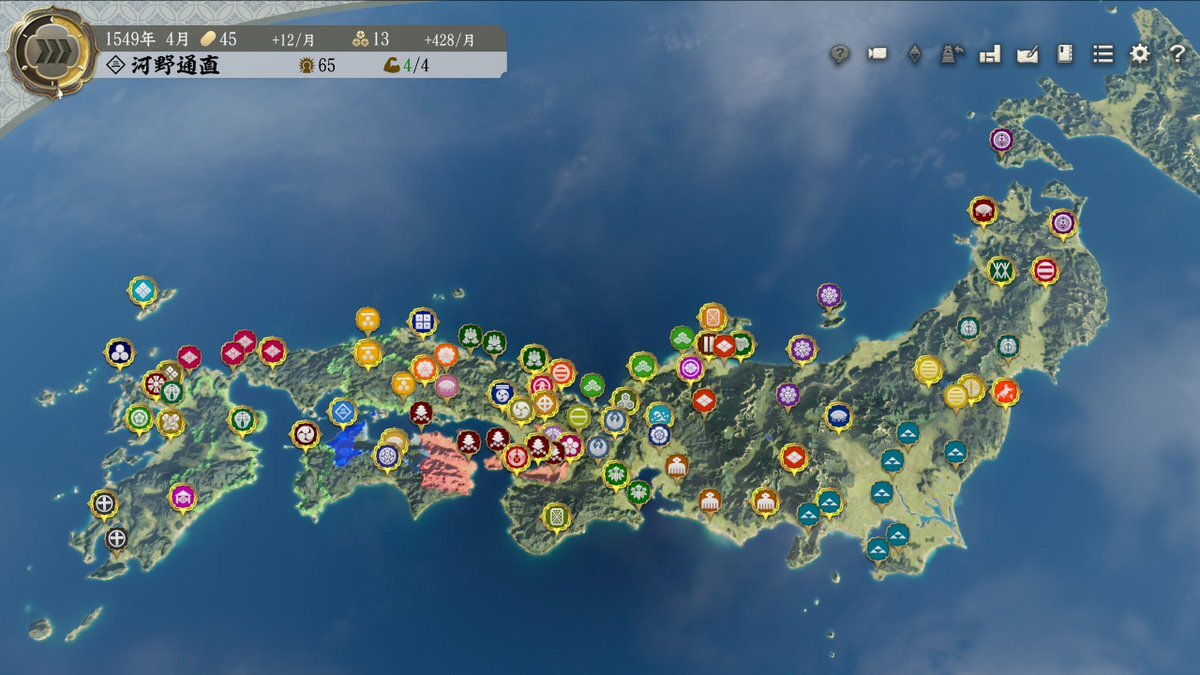The width and height of the screenshot is (1200, 675).
Task: Select the teal diamond crest on Tsushima island
Action: pos(143,290)
